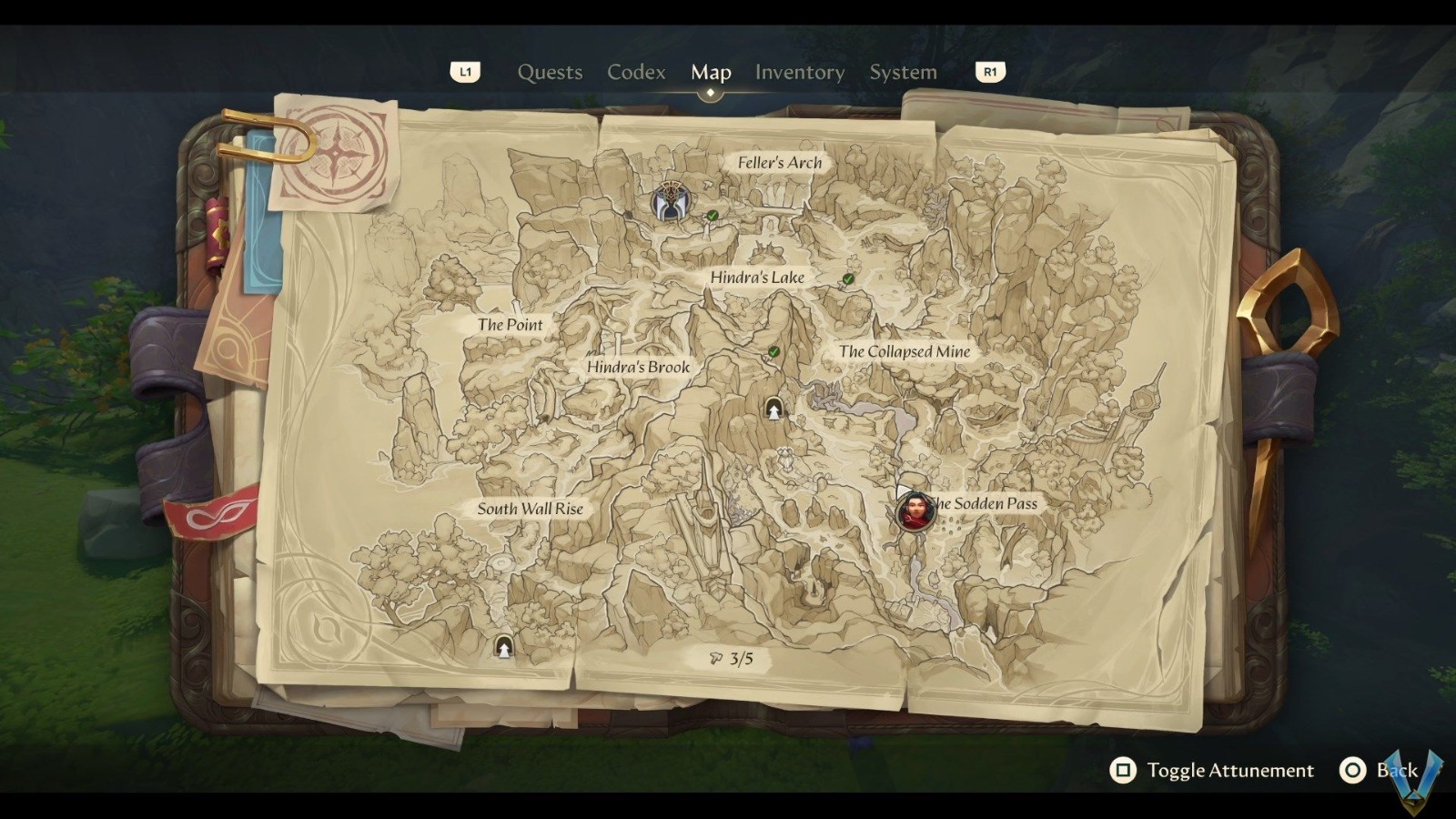Click the R1 shoulder button prompt
Viewport: 1456px width, 819px height.
coord(991,72)
